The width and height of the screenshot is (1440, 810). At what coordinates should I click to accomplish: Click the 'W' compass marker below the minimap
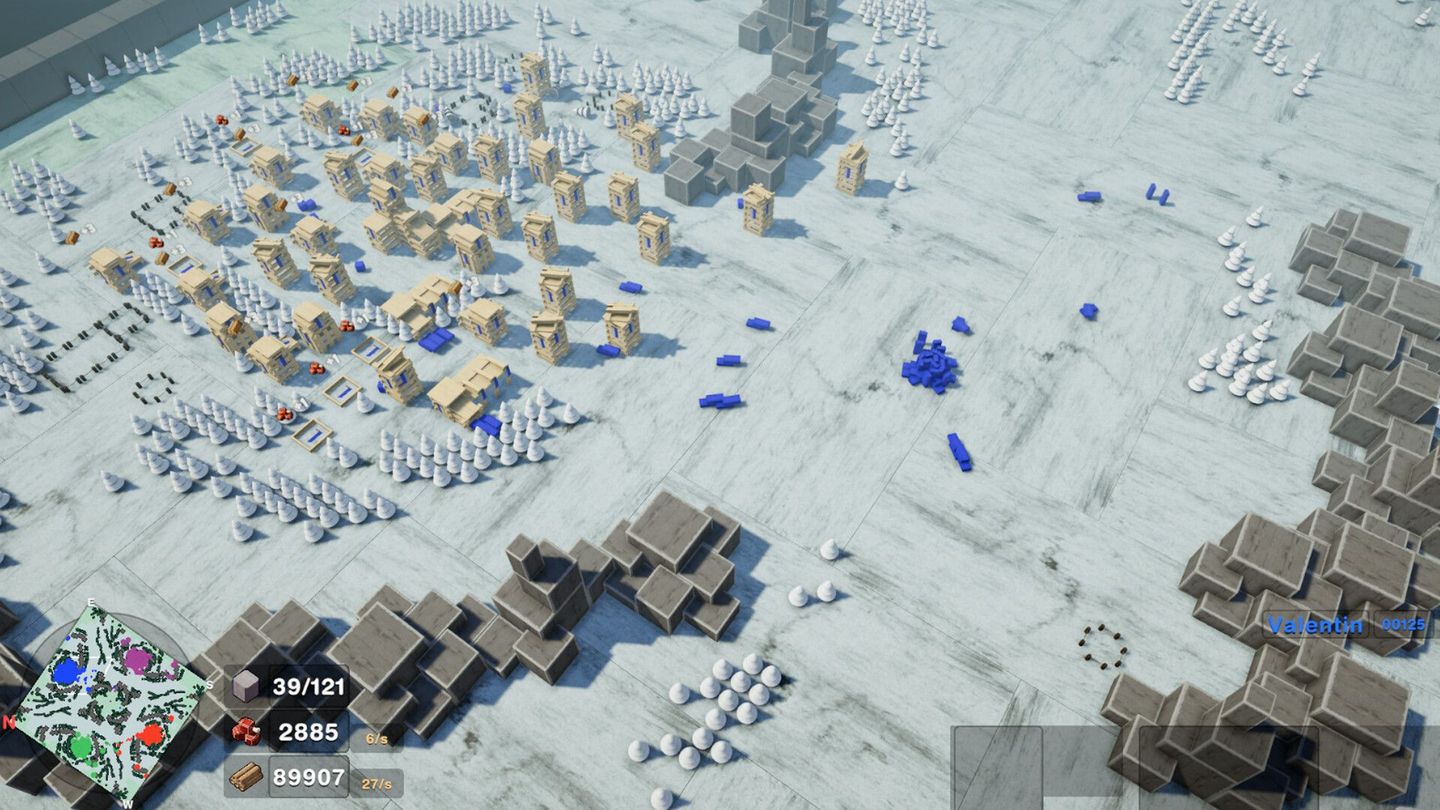(126, 804)
